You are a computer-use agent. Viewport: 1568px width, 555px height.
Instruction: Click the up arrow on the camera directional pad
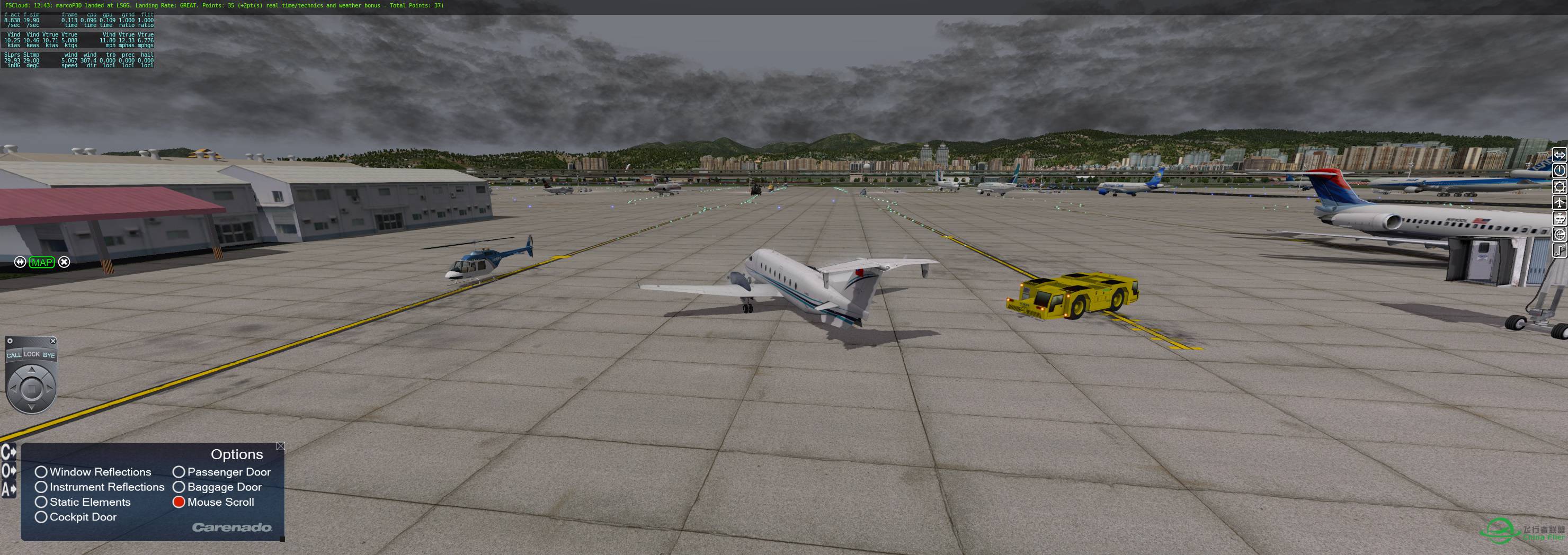(x=32, y=371)
